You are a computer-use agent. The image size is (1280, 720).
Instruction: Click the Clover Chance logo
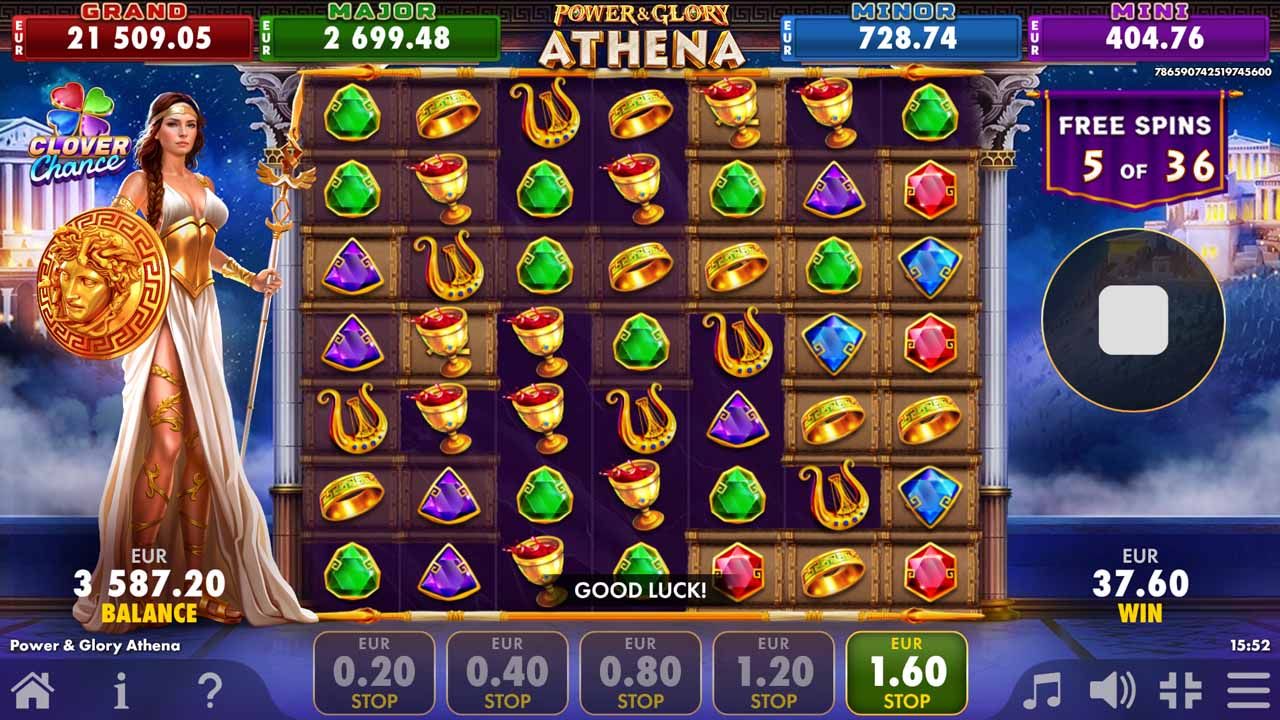click(x=81, y=132)
